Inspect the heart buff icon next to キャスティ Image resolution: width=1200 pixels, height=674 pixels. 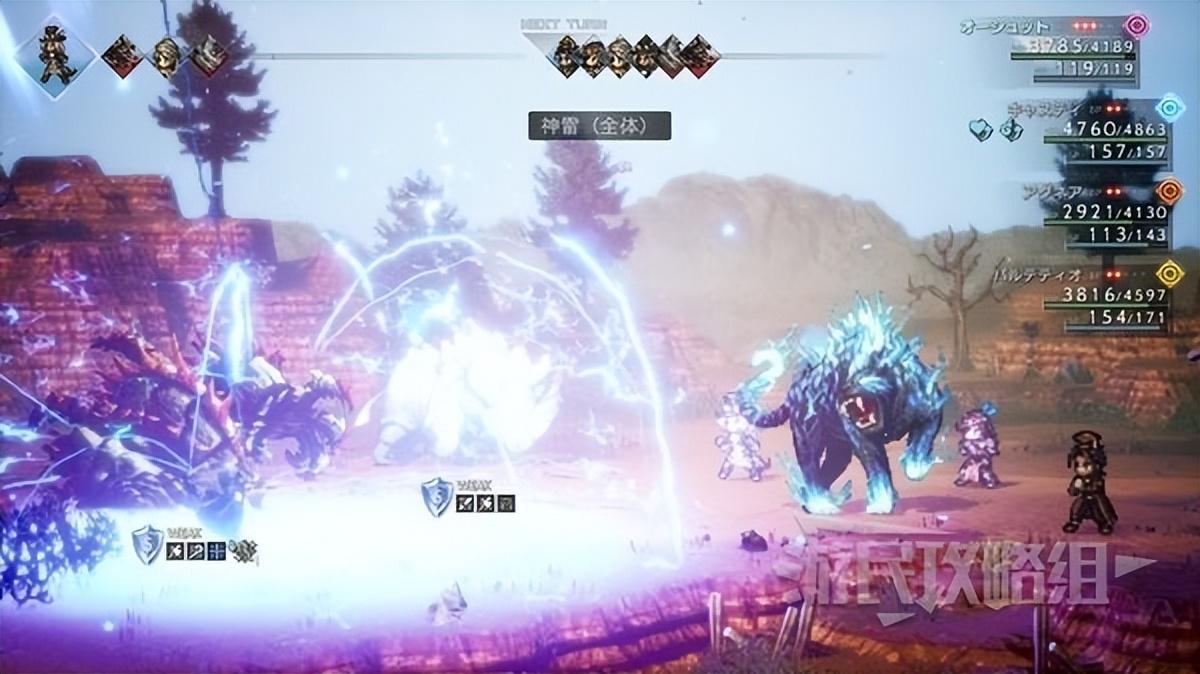(981, 127)
